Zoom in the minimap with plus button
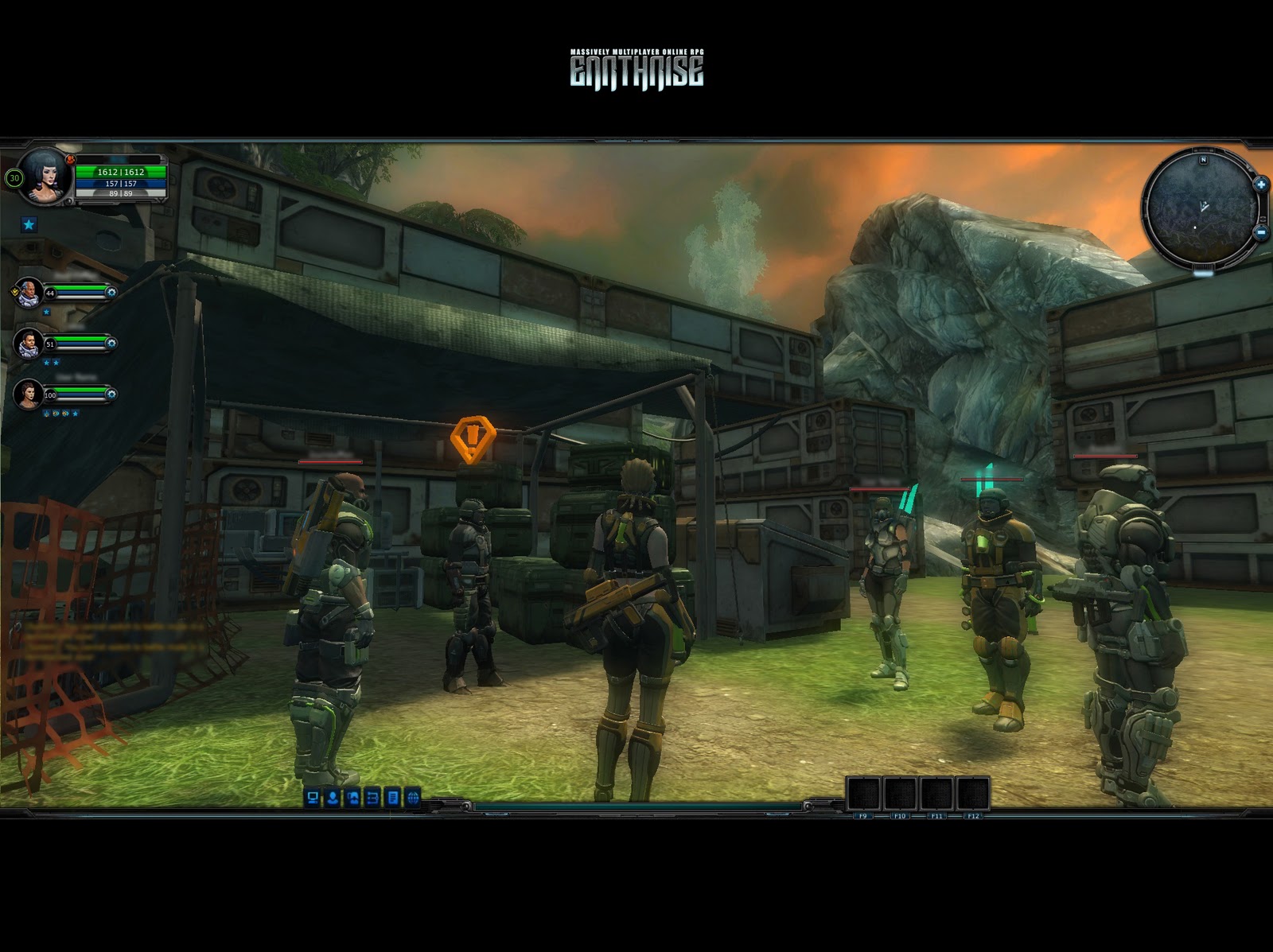This screenshot has height=952, width=1273. pyautogui.click(x=1261, y=185)
